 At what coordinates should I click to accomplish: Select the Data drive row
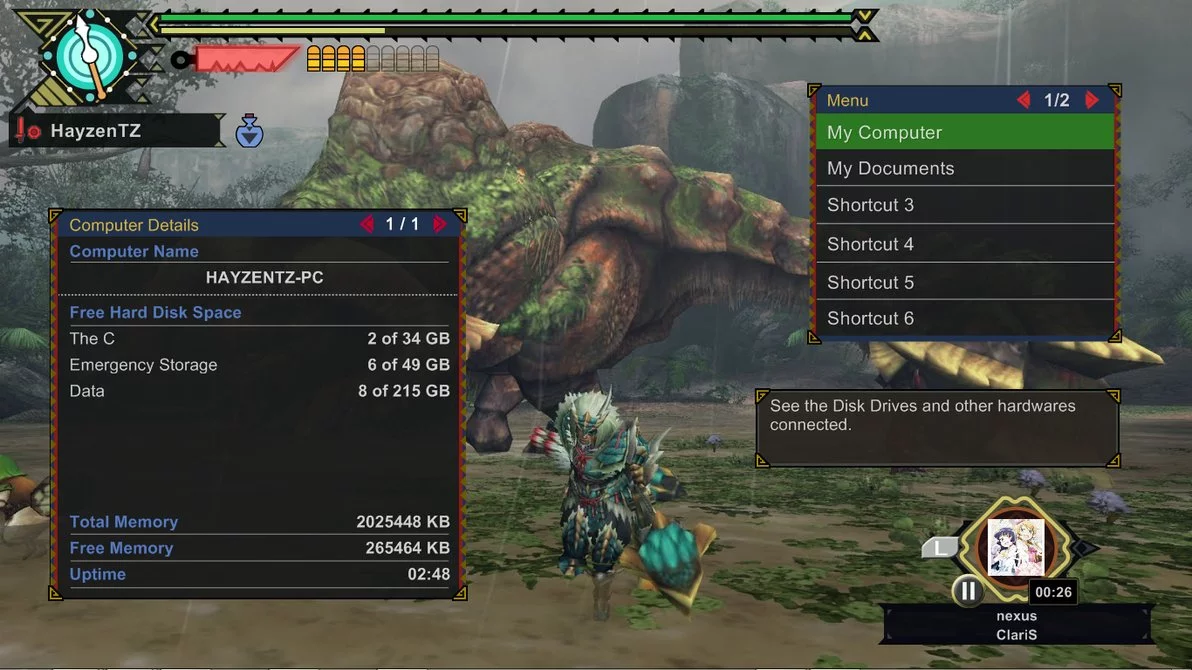tap(259, 391)
